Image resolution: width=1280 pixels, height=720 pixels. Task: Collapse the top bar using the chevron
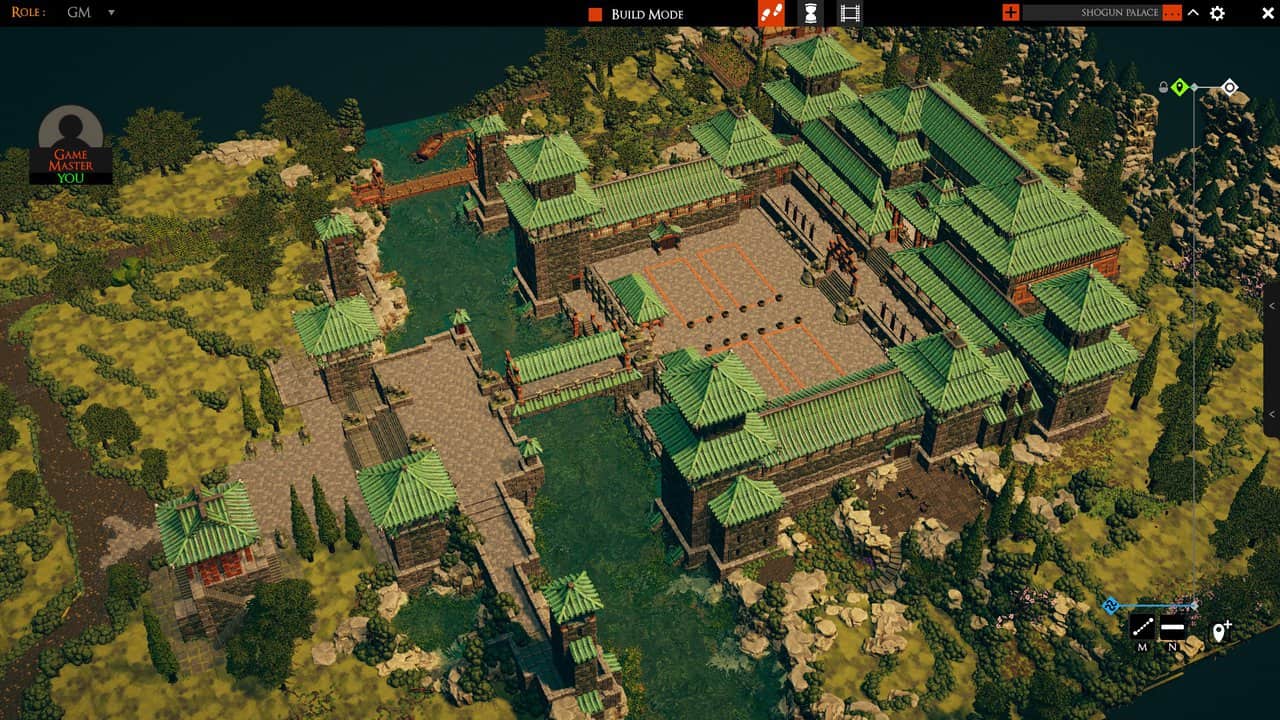coord(1191,14)
